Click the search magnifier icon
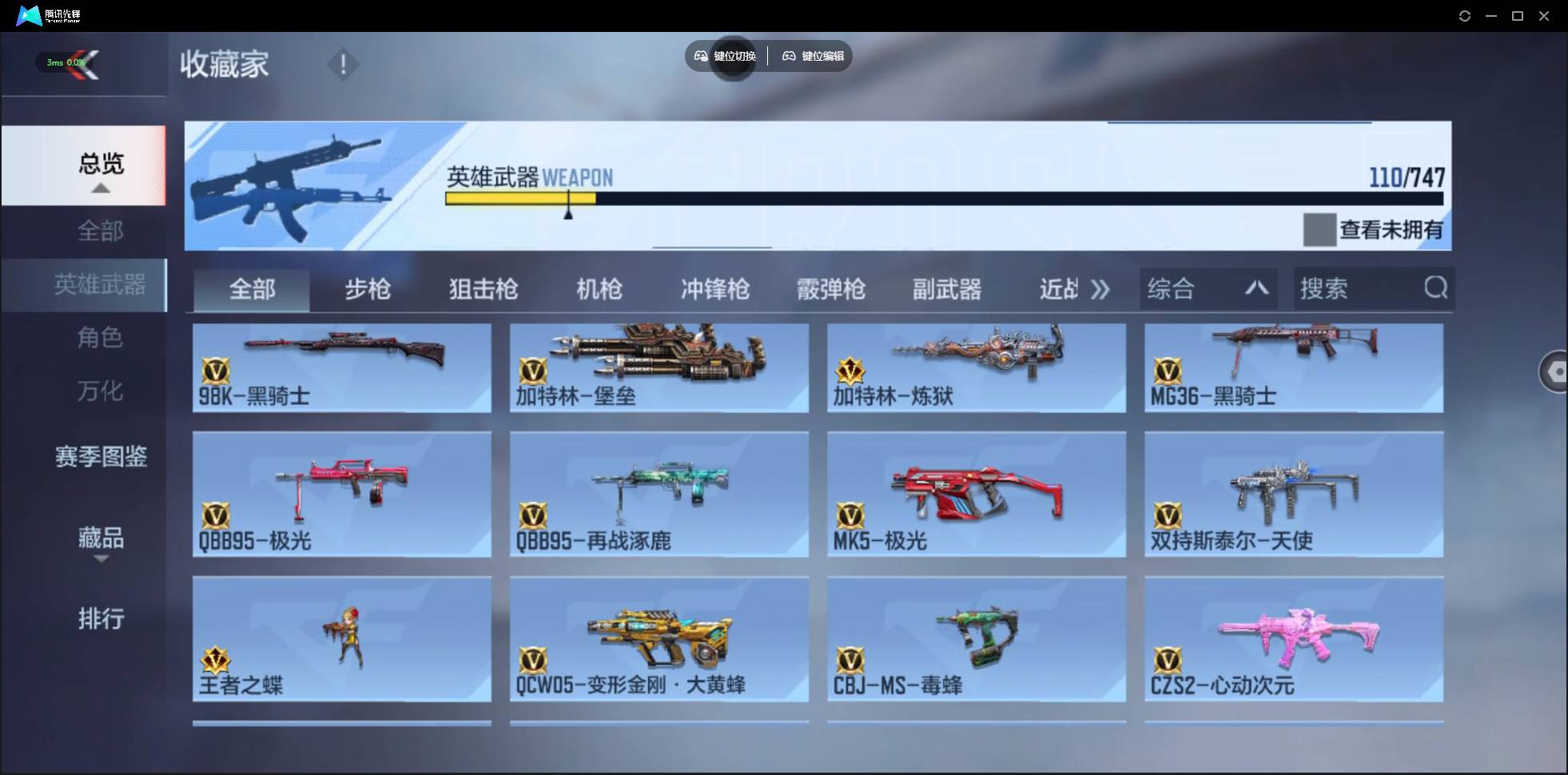This screenshot has width=1568, height=775. point(1436,288)
